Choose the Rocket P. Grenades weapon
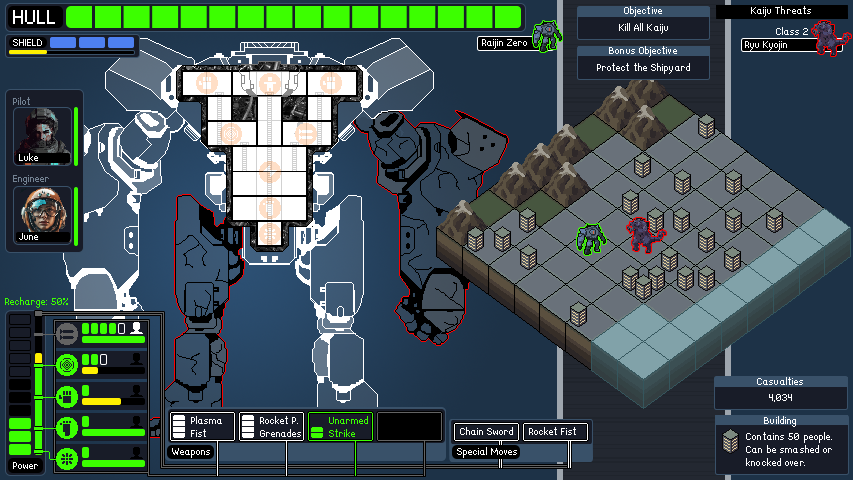The image size is (853, 480). pyautogui.click(x=272, y=426)
